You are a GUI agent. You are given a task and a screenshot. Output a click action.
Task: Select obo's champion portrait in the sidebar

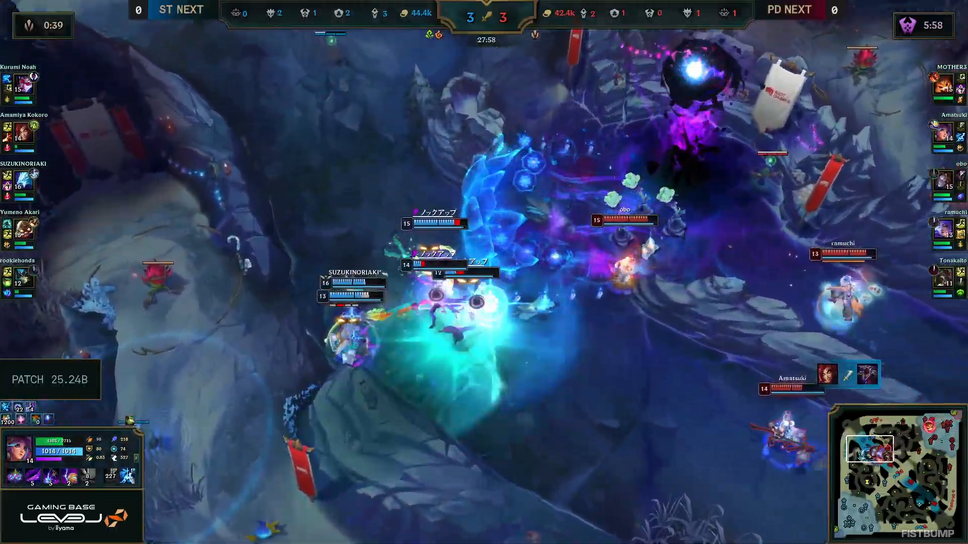click(x=942, y=180)
